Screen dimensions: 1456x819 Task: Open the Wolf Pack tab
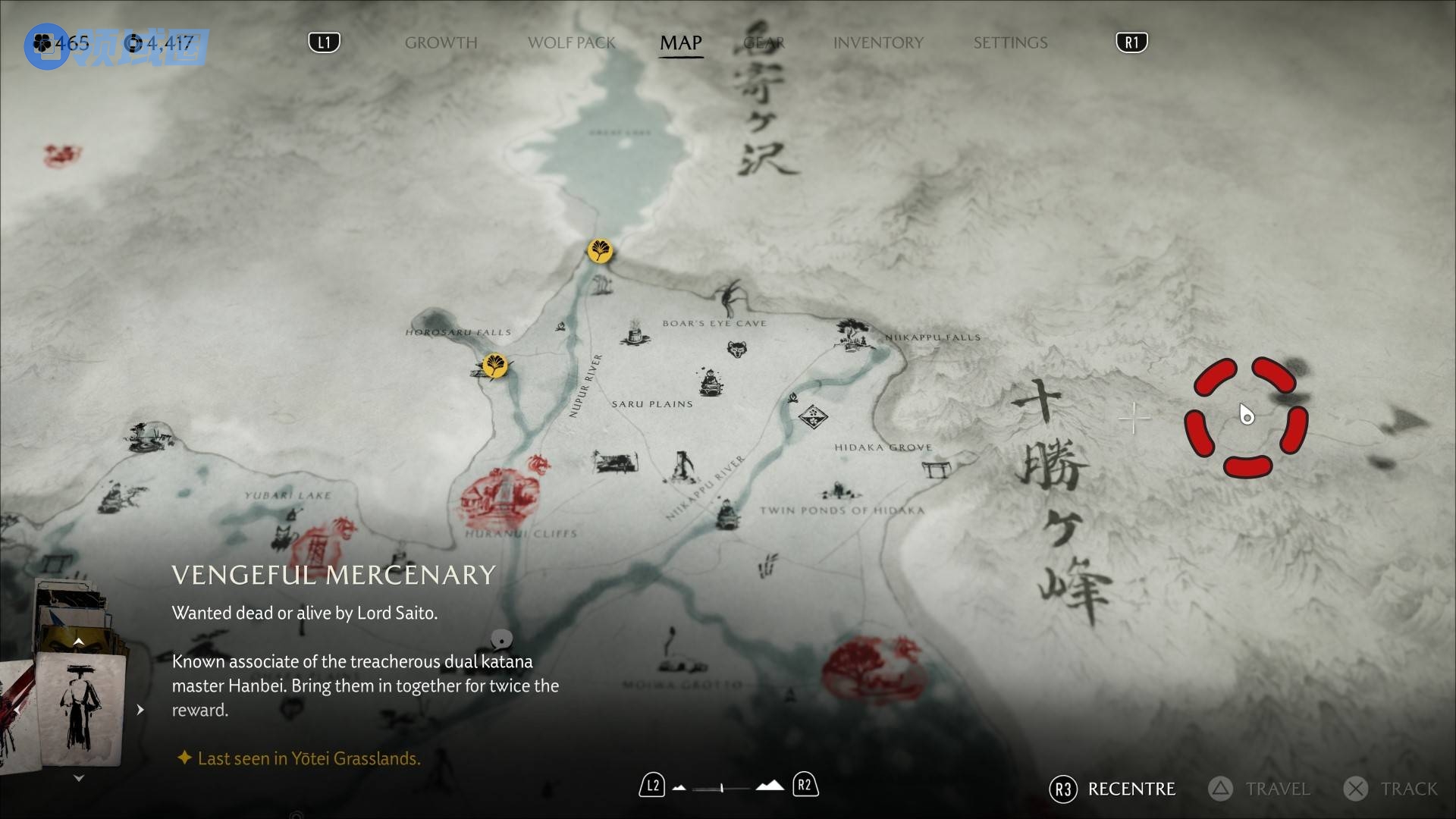click(571, 42)
